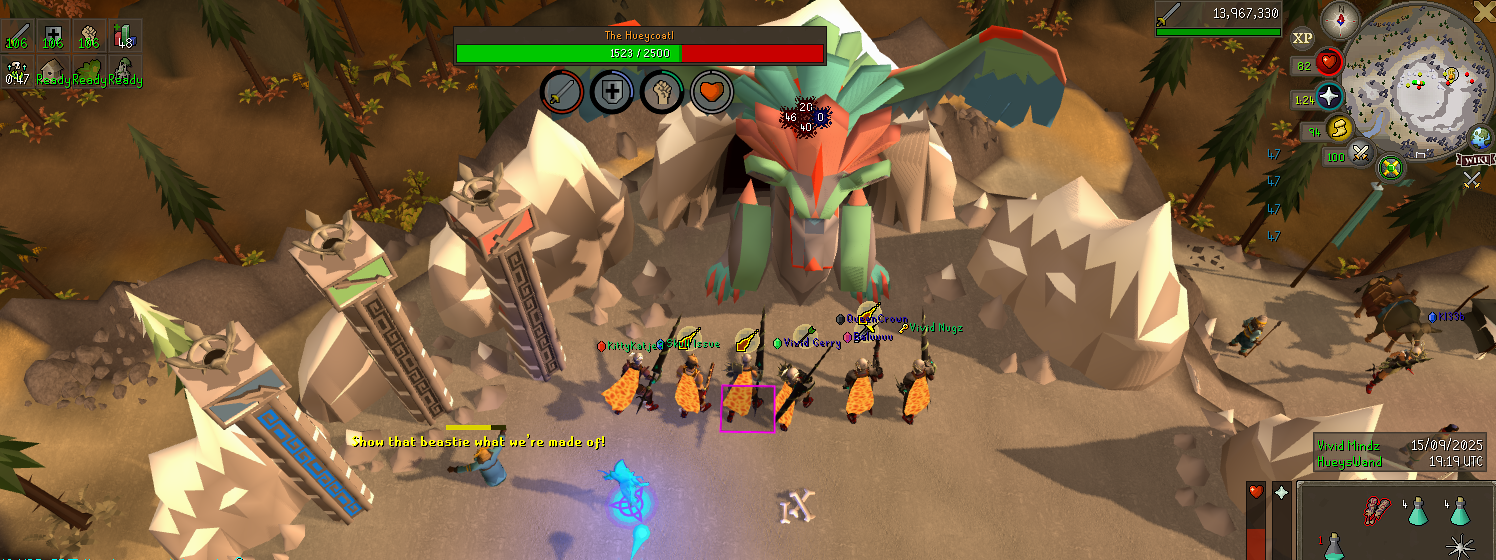
Task: Open the world map globe icon
Action: [1480, 137]
